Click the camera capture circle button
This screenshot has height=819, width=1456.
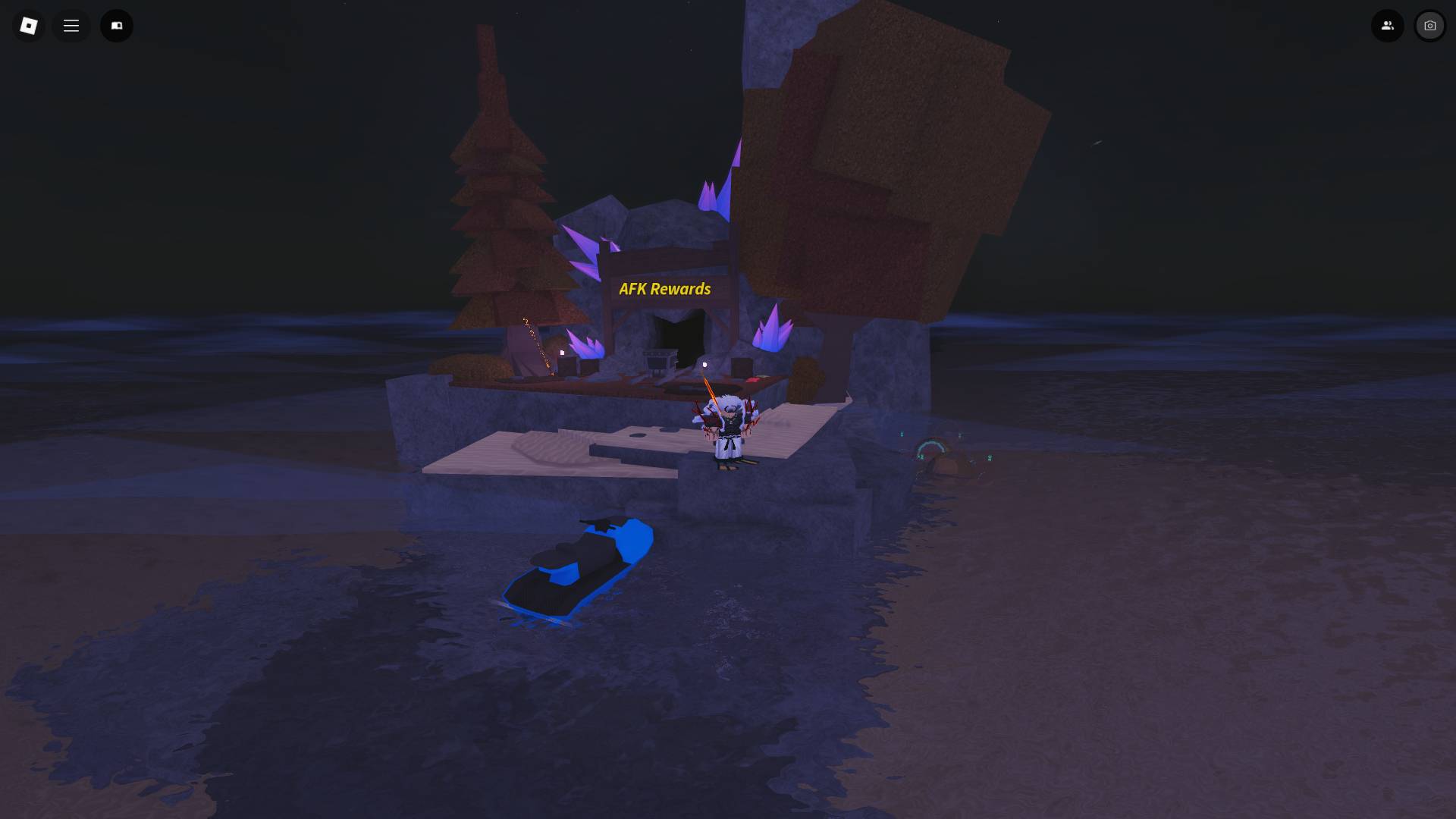(1429, 25)
